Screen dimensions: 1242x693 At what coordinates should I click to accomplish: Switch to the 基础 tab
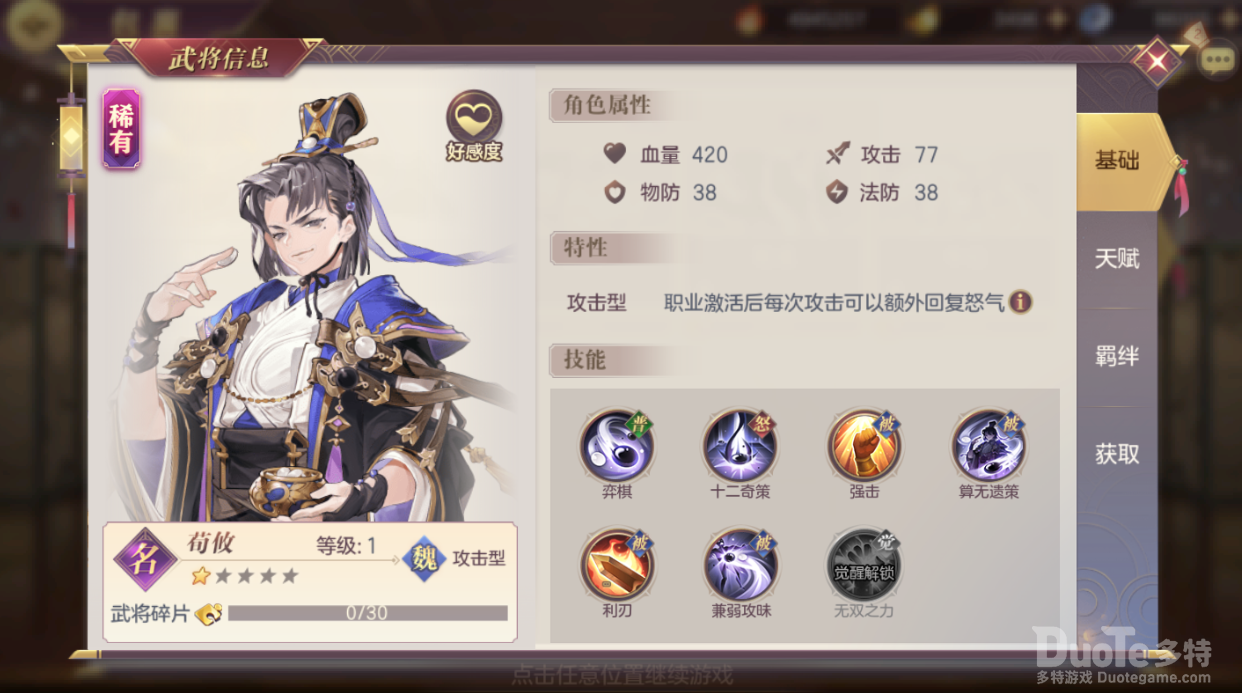coord(1117,161)
